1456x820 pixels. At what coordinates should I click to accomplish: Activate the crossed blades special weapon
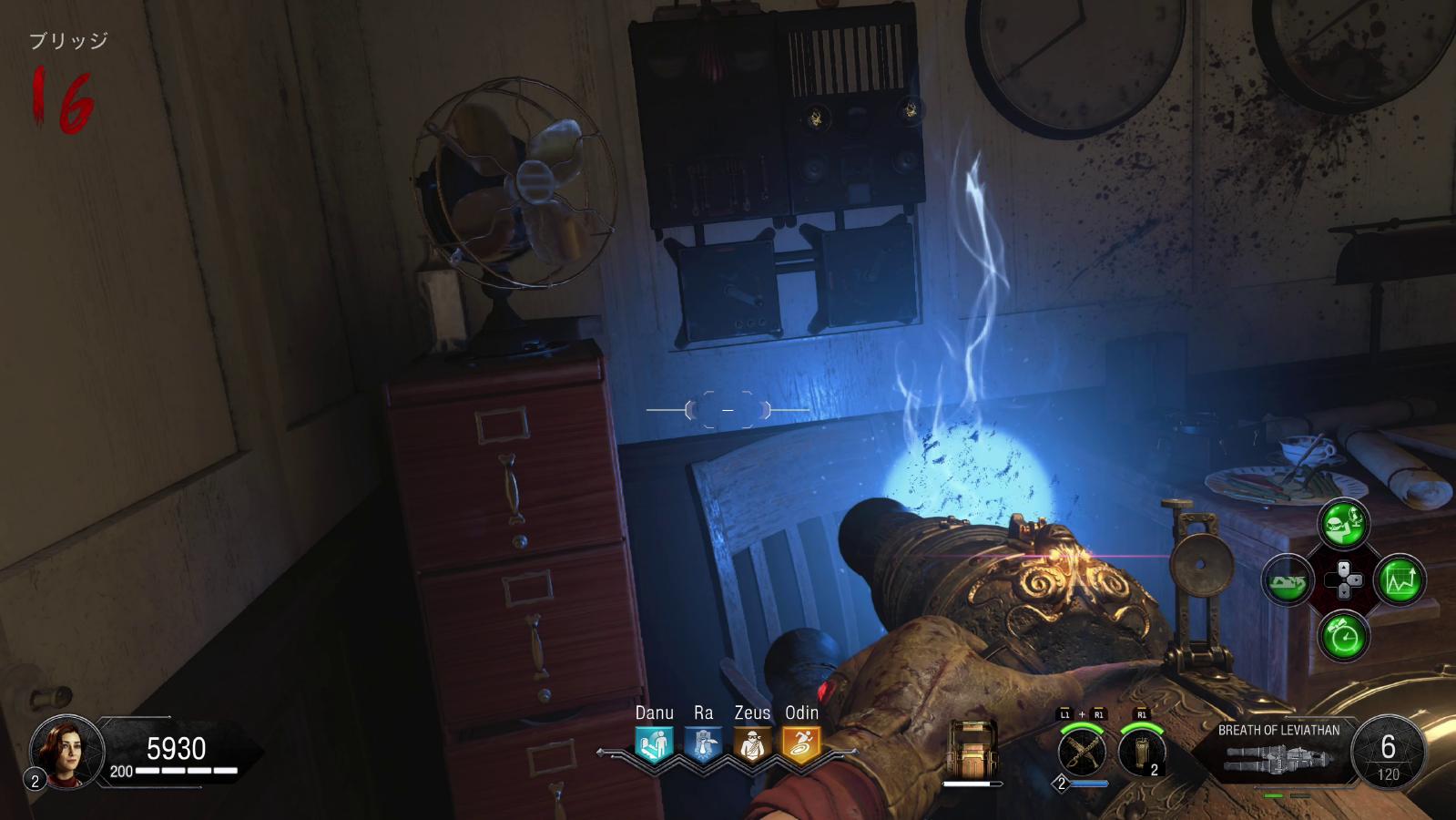coord(1083,752)
